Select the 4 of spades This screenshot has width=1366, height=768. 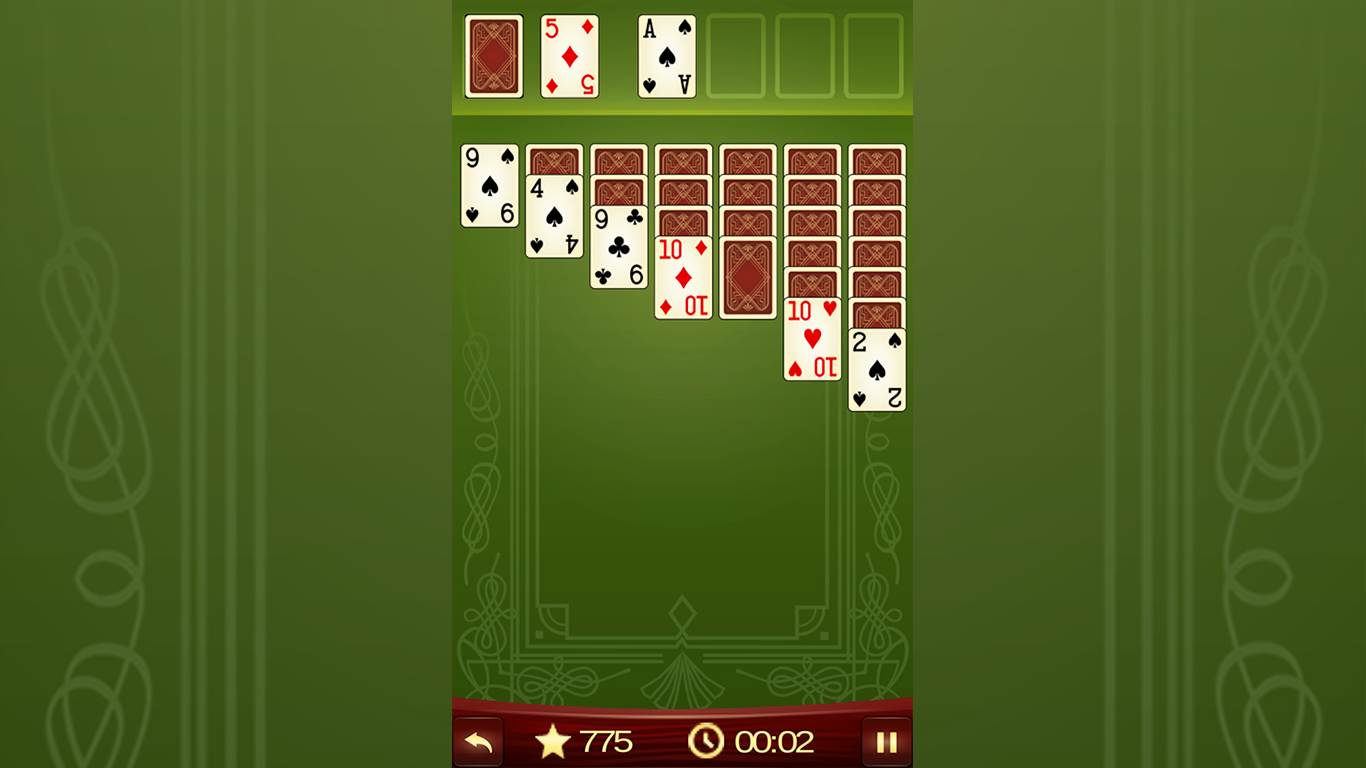tap(553, 215)
